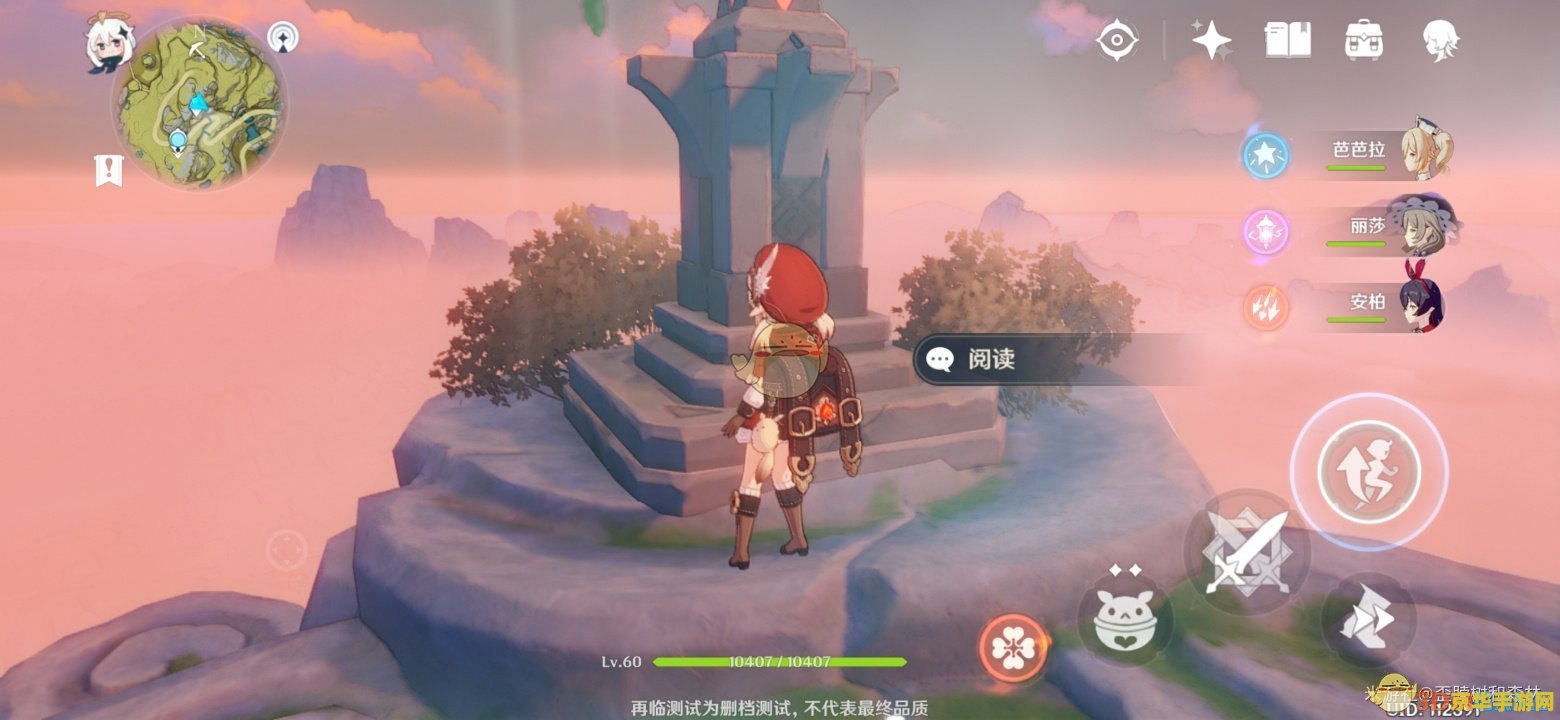Open the adventurer handbook
The height and width of the screenshot is (720, 1560).
[x=1287, y=40]
